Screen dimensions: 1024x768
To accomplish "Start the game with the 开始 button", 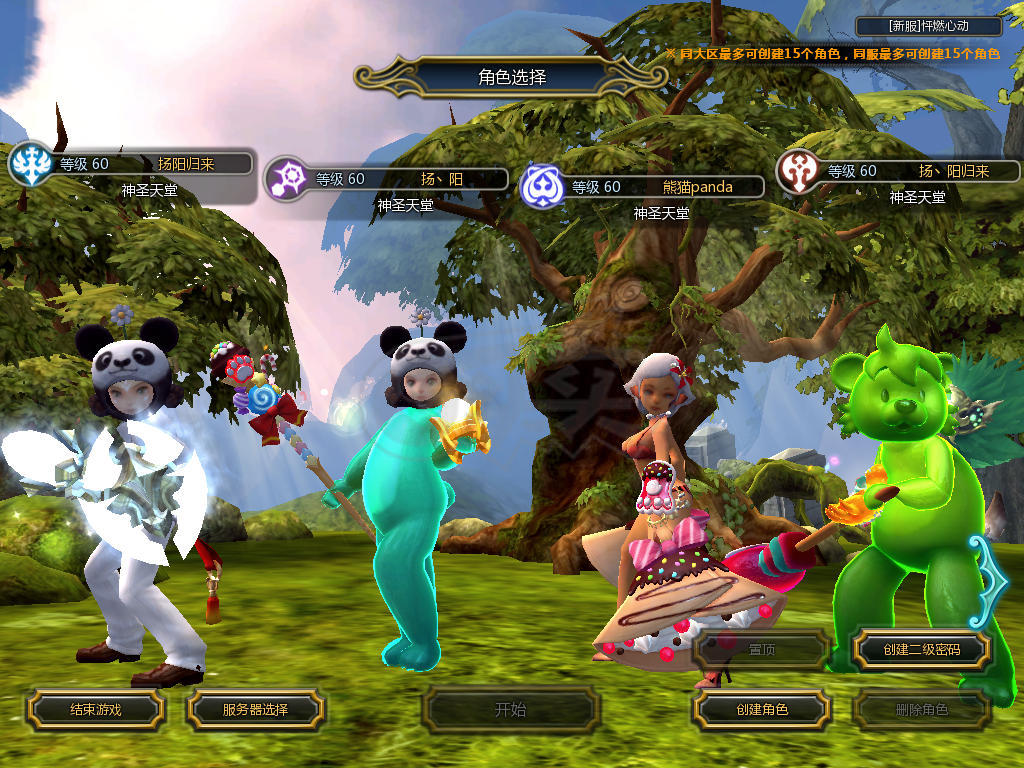I will click(510, 710).
